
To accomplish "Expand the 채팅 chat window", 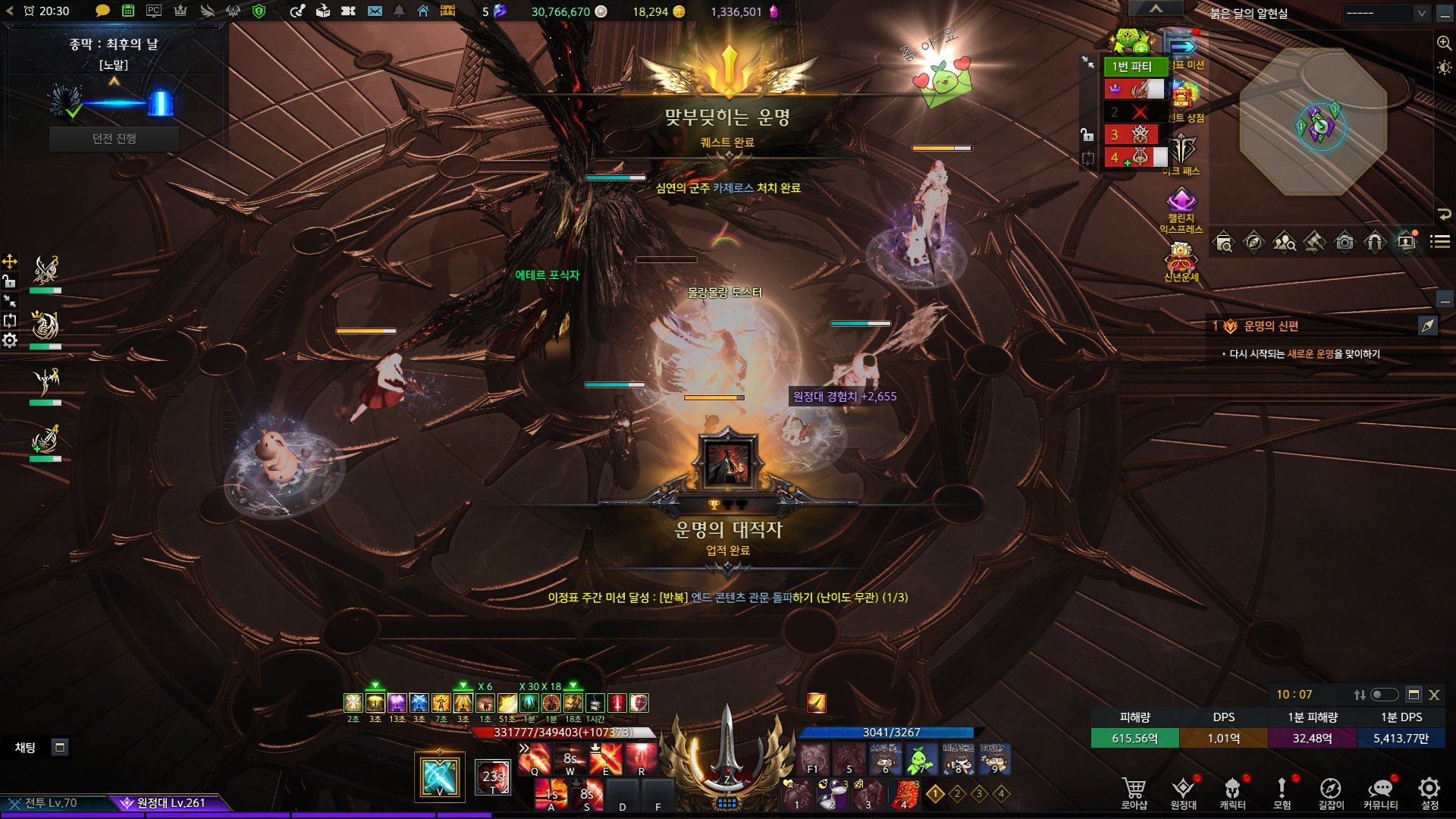I will point(60,748).
